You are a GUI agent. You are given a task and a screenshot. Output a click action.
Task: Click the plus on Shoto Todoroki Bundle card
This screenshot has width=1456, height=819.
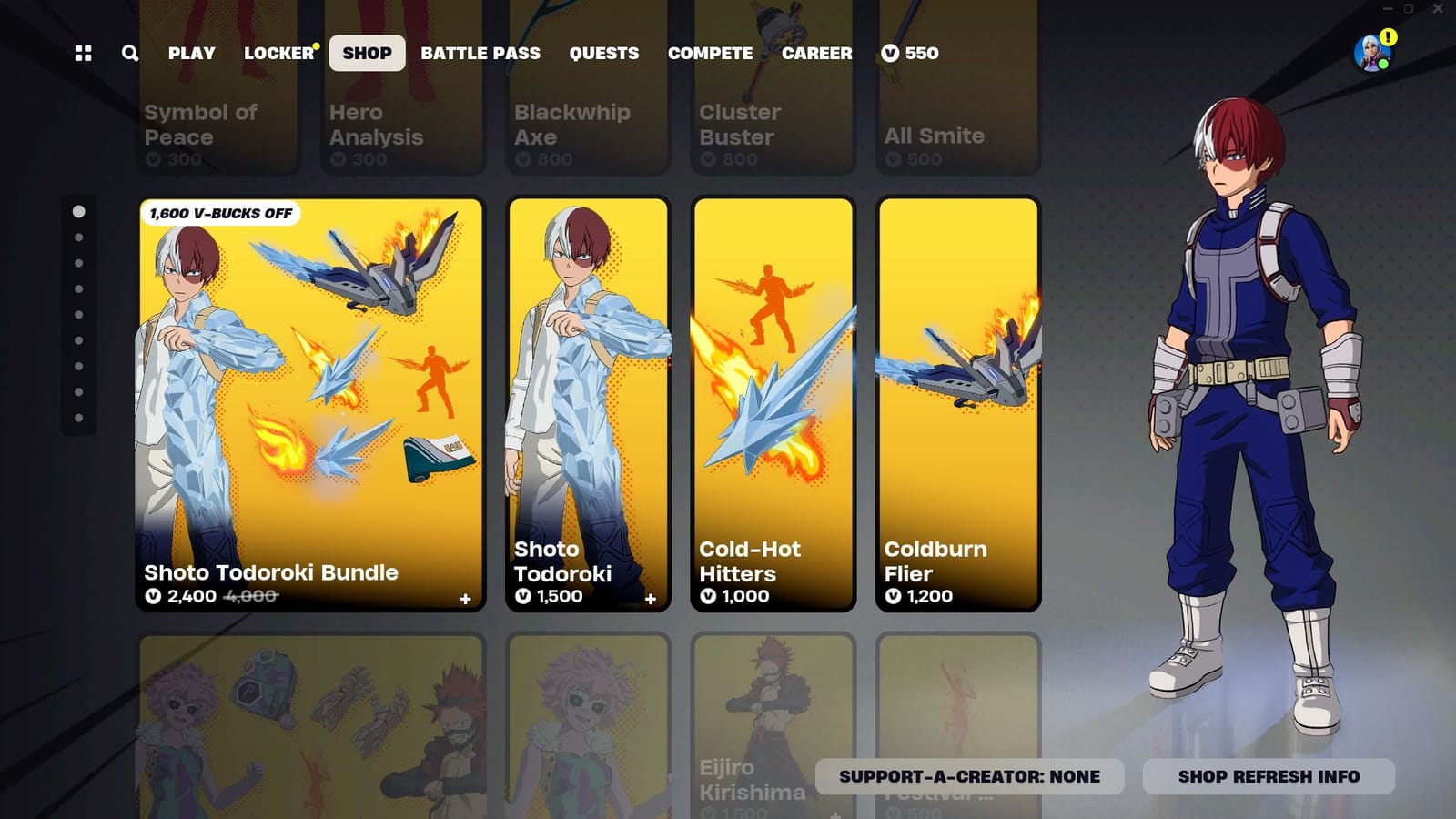pyautogui.click(x=465, y=600)
